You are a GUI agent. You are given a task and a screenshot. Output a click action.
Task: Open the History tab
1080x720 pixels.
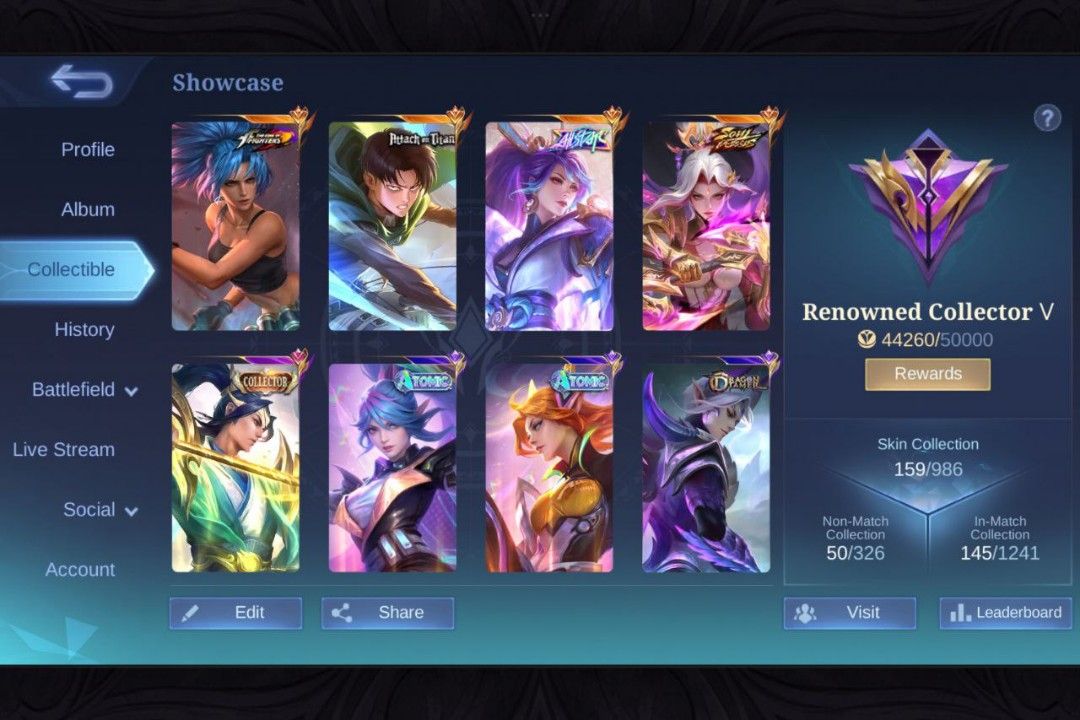84,329
